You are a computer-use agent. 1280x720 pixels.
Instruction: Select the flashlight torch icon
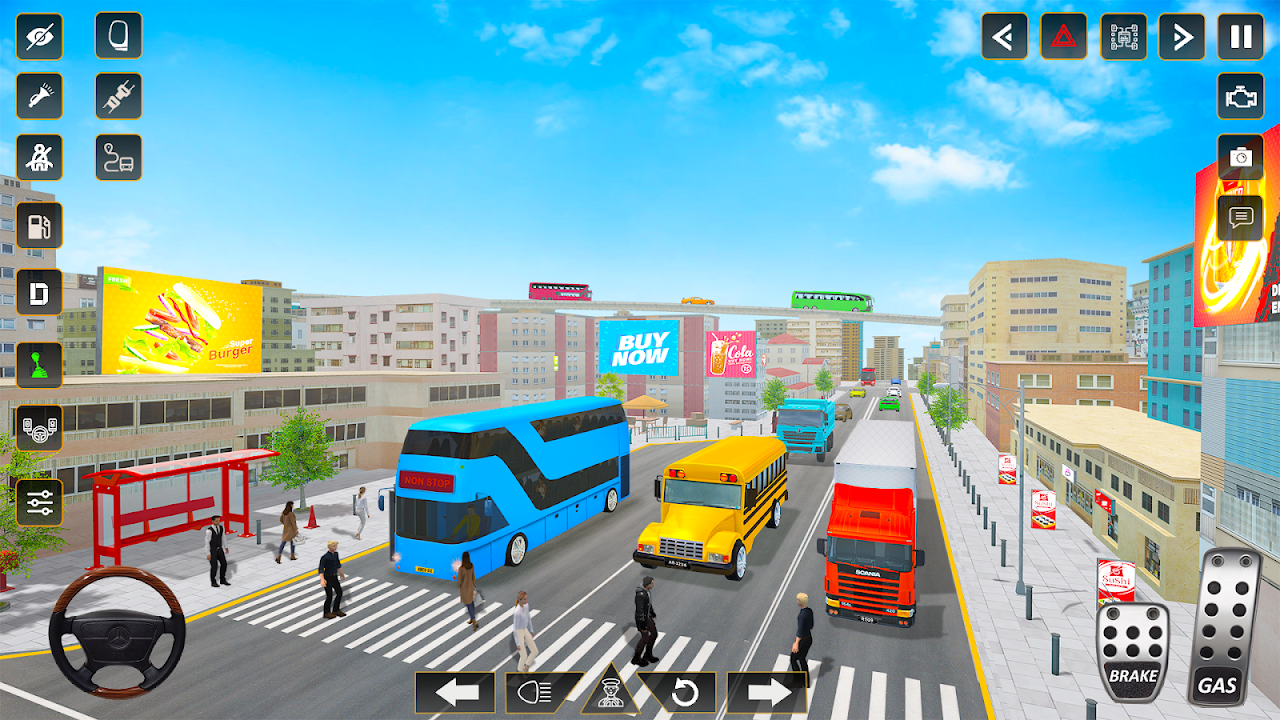(38, 97)
